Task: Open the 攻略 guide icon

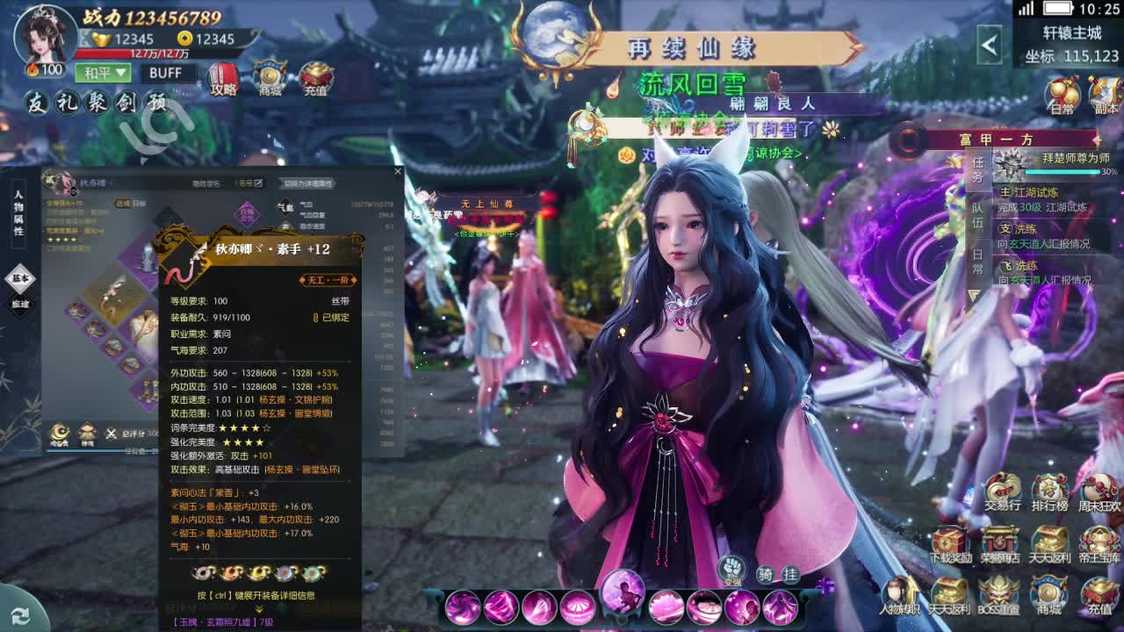Action: point(224,78)
